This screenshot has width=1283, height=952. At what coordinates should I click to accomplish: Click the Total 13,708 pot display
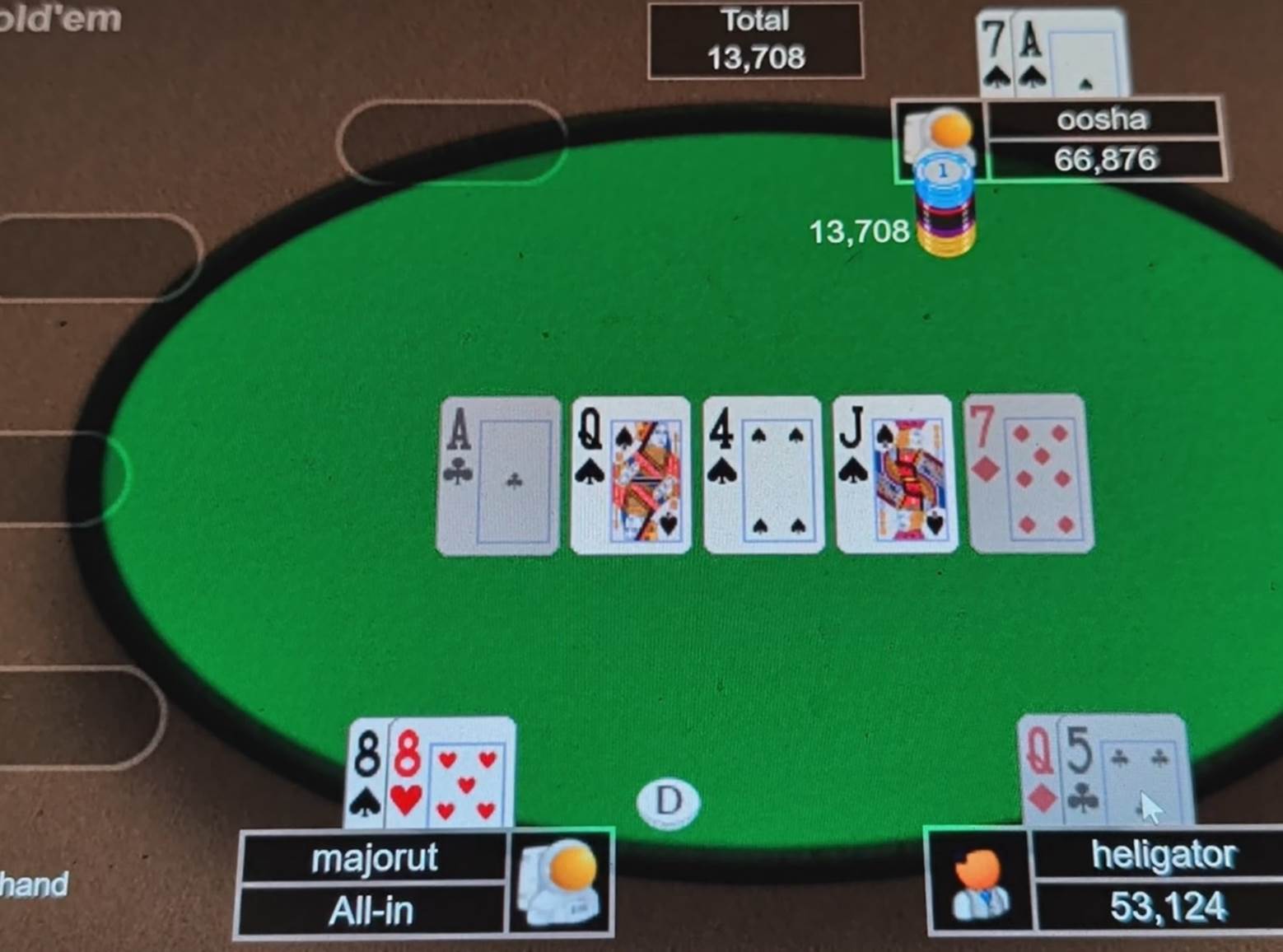tap(755, 40)
